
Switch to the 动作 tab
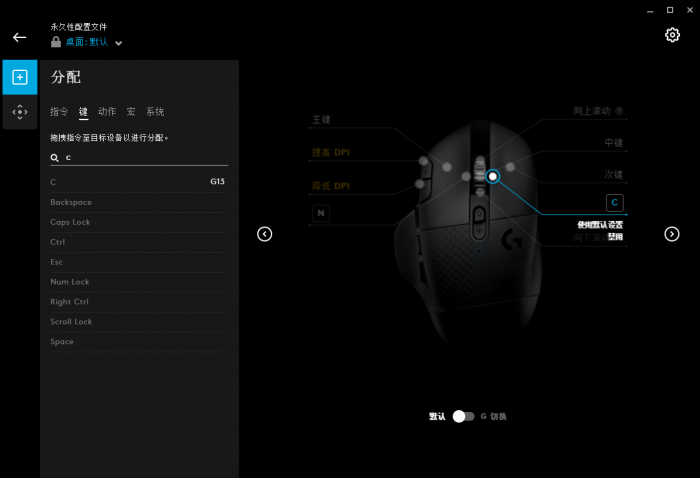(107, 112)
